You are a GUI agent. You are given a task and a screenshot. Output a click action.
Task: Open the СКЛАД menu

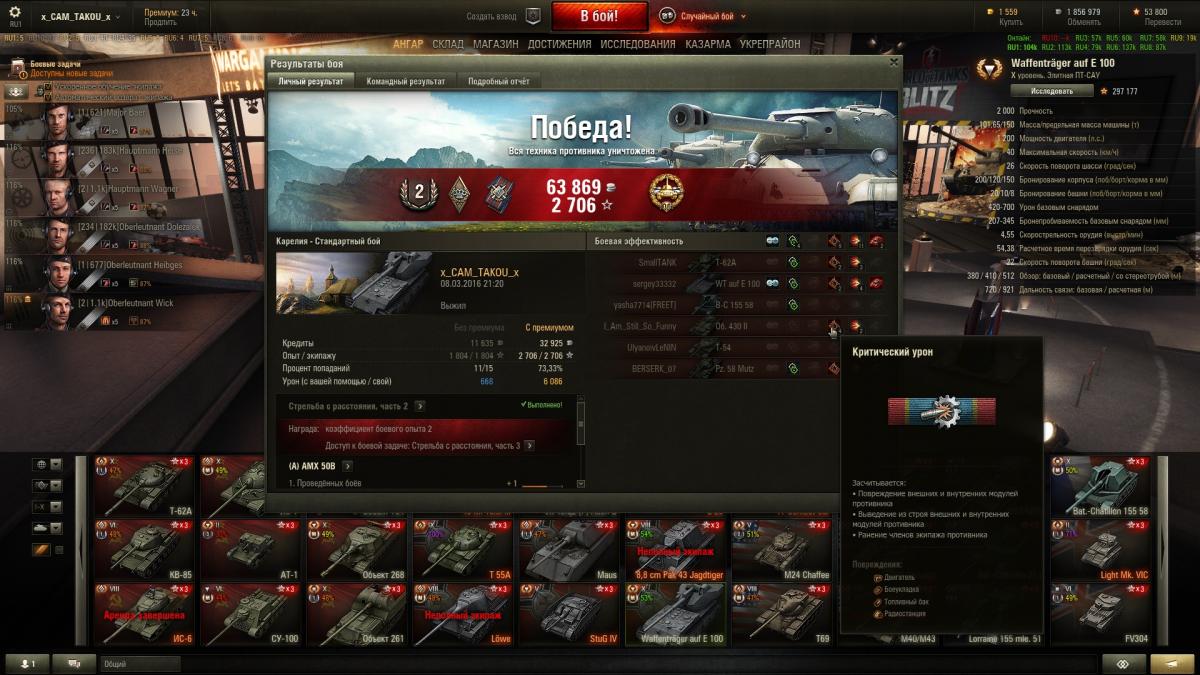point(448,44)
